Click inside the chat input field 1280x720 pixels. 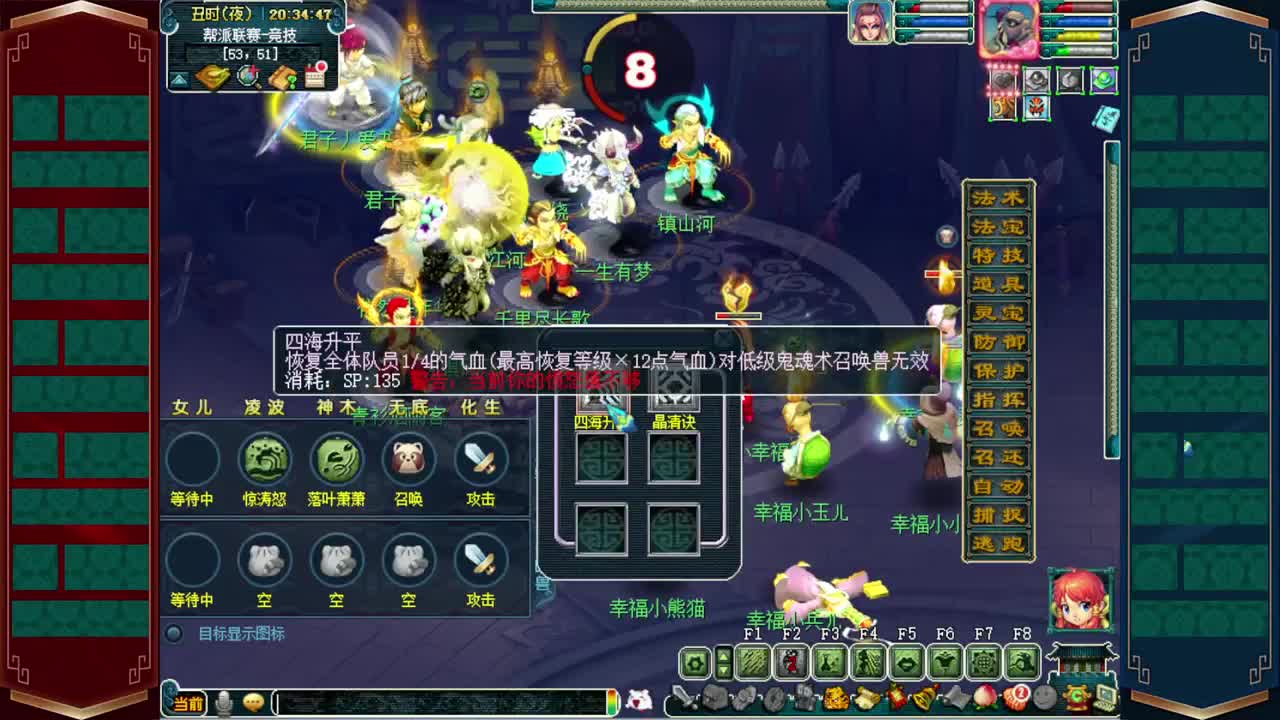[440, 702]
